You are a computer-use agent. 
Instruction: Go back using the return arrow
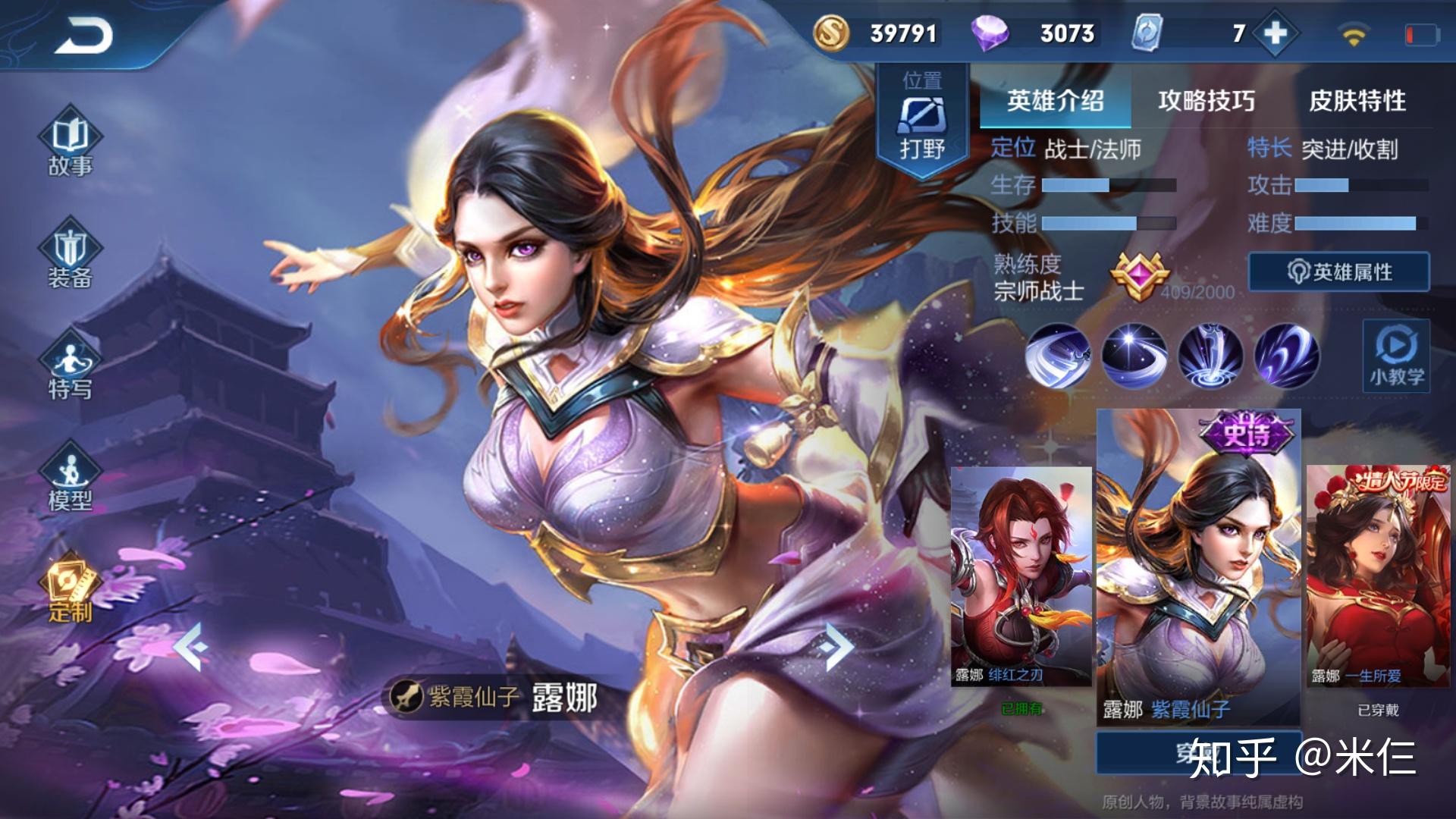click(x=83, y=36)
